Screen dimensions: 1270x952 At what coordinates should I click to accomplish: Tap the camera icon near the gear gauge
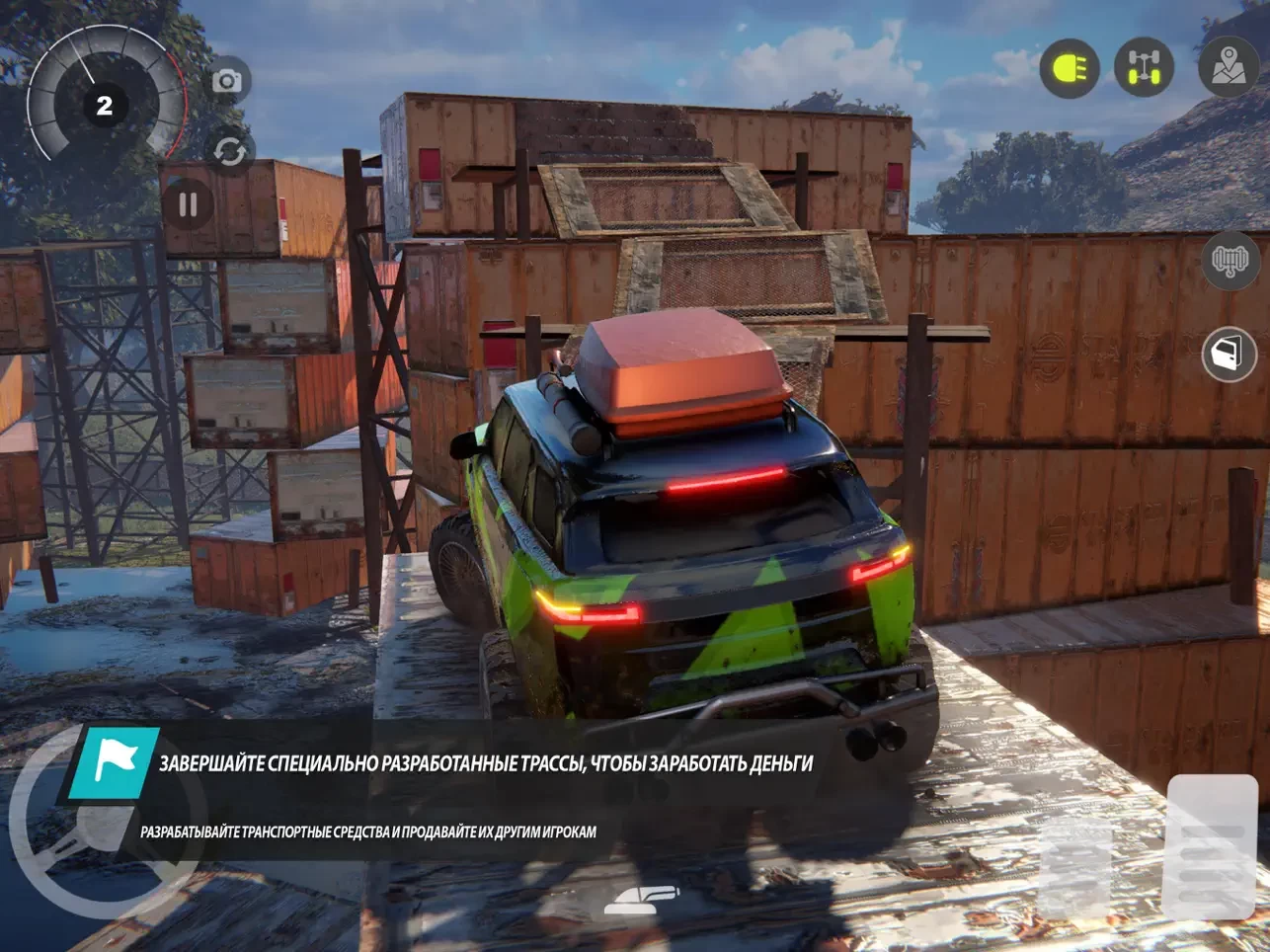tap(227, 81)
